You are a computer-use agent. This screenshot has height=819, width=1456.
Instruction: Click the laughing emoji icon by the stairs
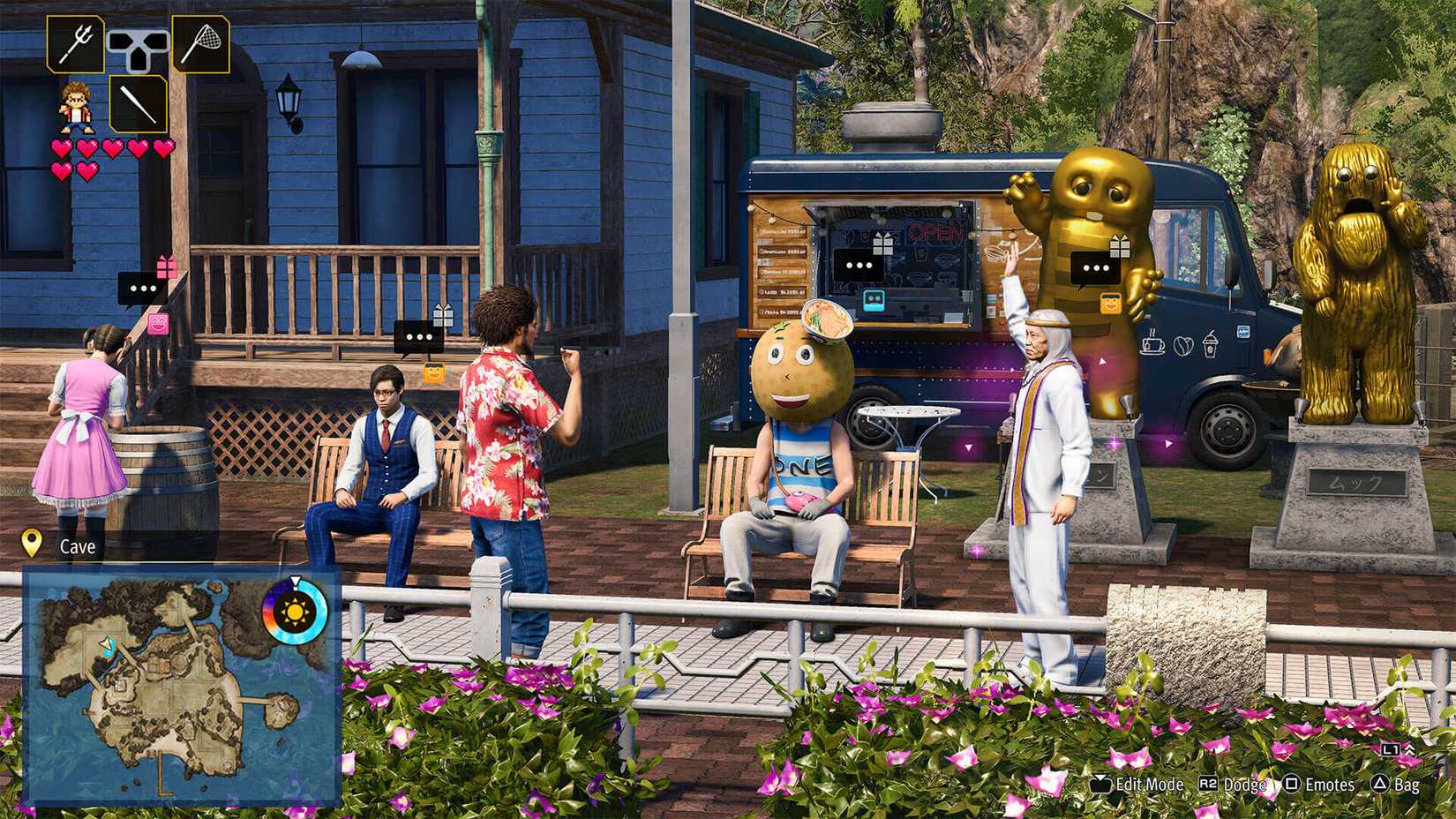coord(158,324)
